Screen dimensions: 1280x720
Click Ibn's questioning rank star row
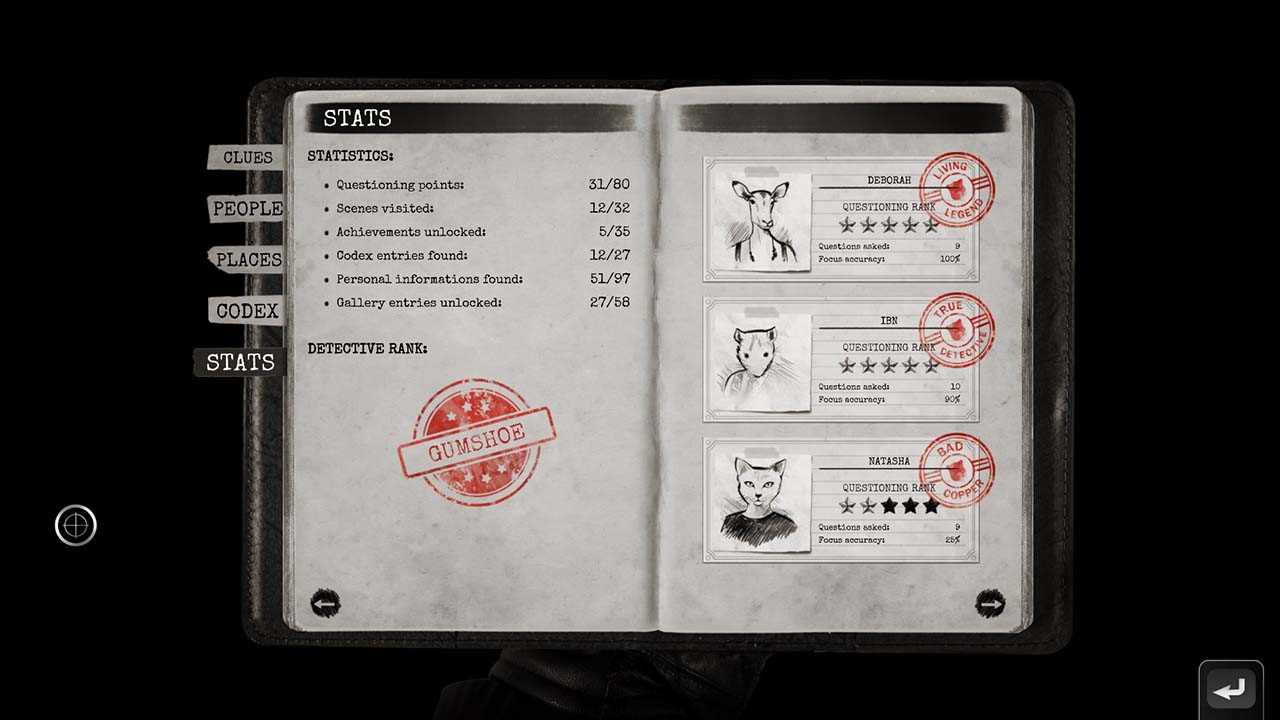pos(888,366)
